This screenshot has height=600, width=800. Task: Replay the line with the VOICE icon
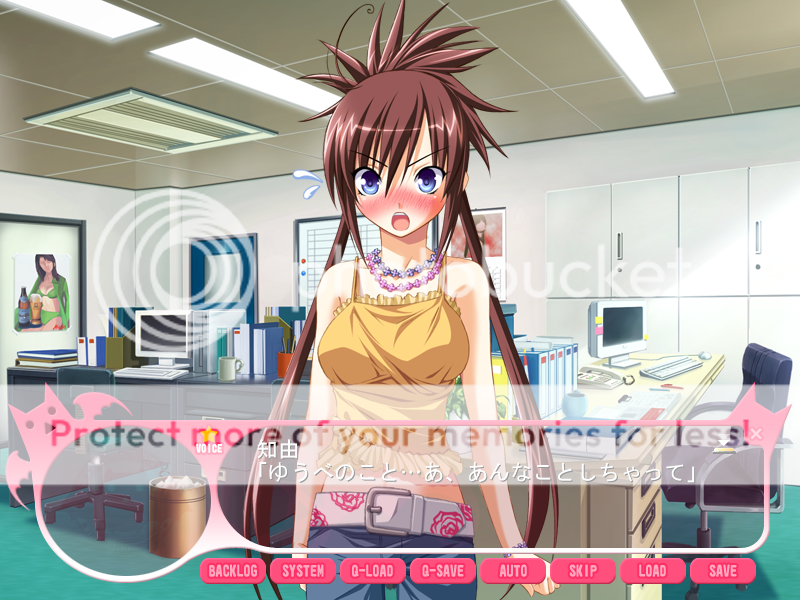pos(209,441)
